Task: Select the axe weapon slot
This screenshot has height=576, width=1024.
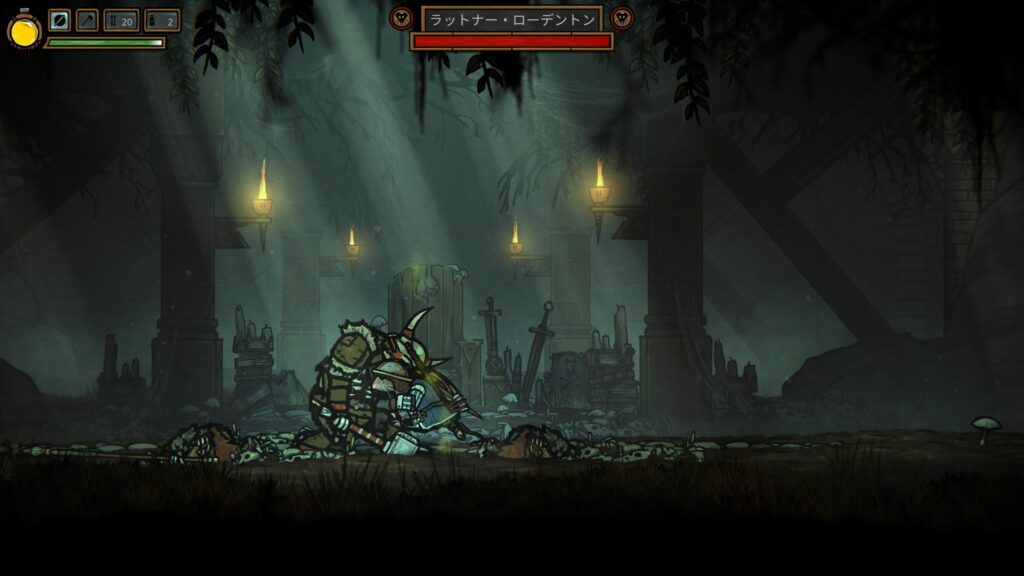Action: 87,20
